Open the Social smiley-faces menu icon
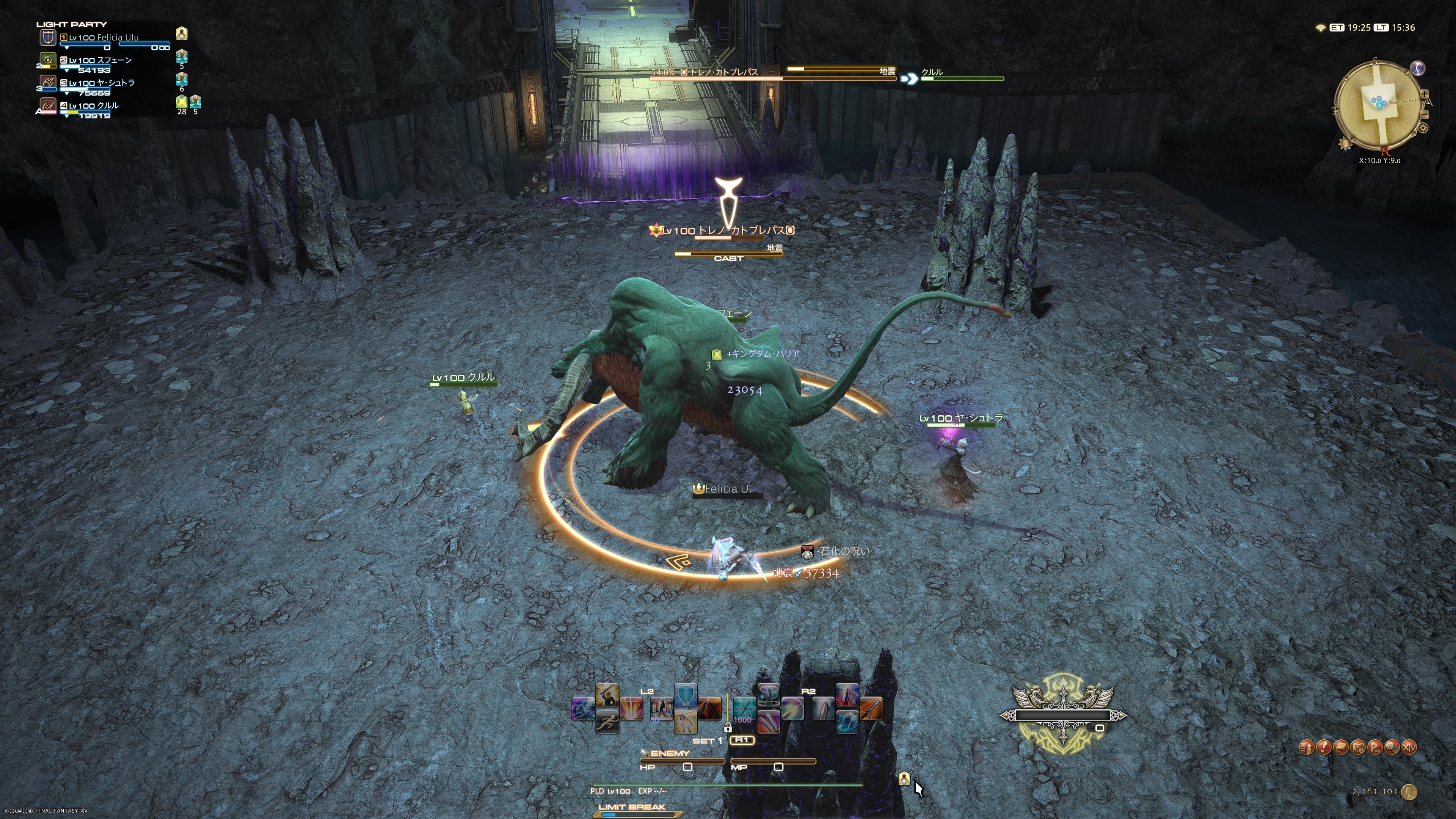Image resolution: width=1456 pixels, height=819 pixels. click(x=1392, y=748)
